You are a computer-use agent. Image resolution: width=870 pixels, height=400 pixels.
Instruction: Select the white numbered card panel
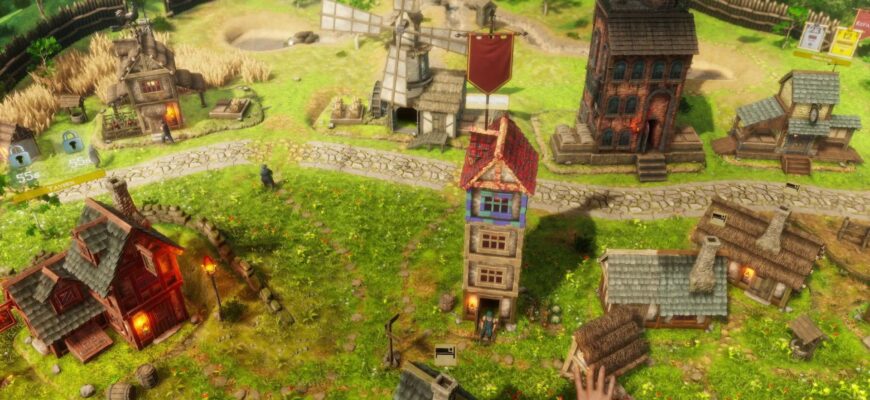tap(812, 38)
